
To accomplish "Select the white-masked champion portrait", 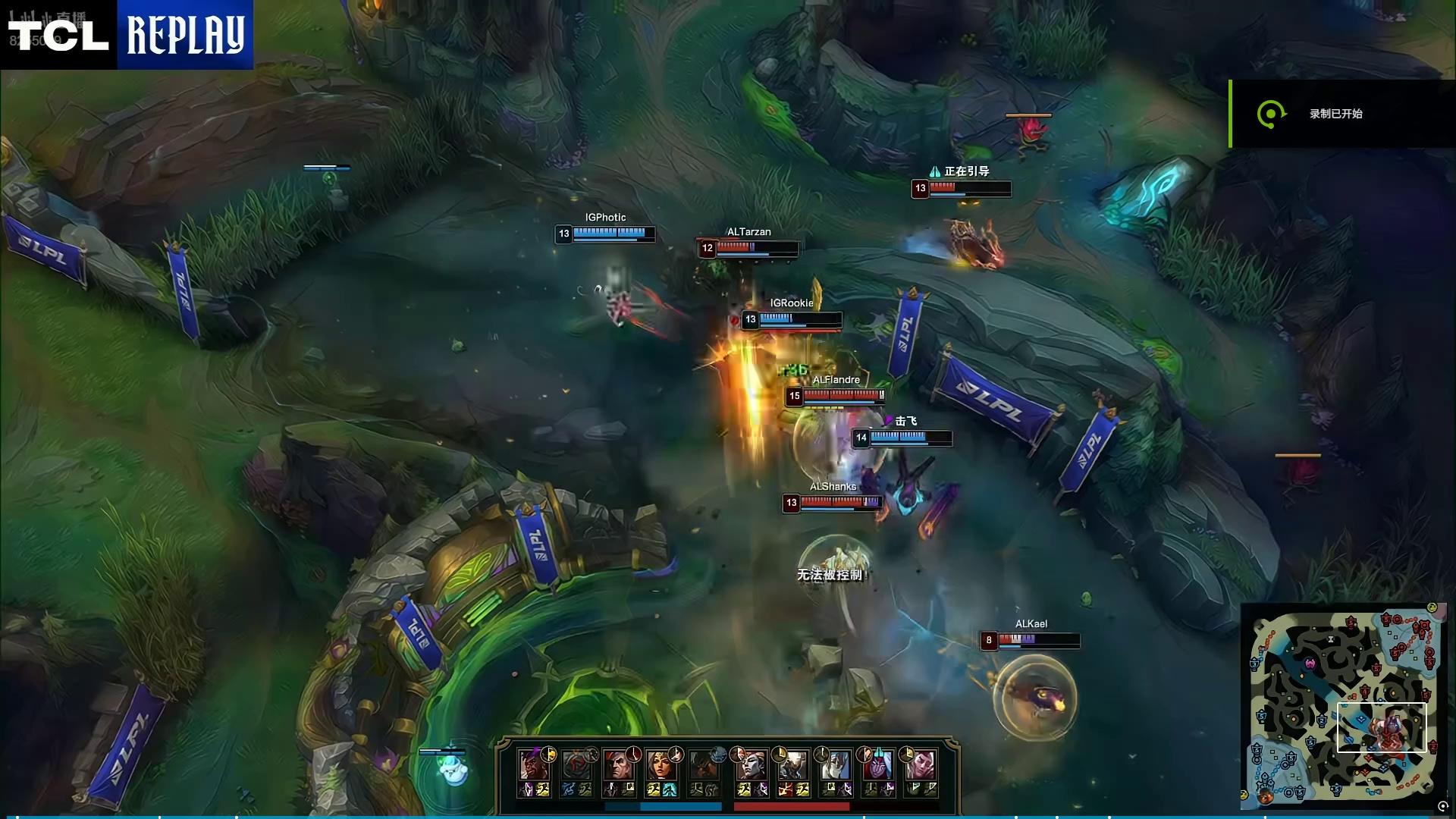I will click(792, 764).
